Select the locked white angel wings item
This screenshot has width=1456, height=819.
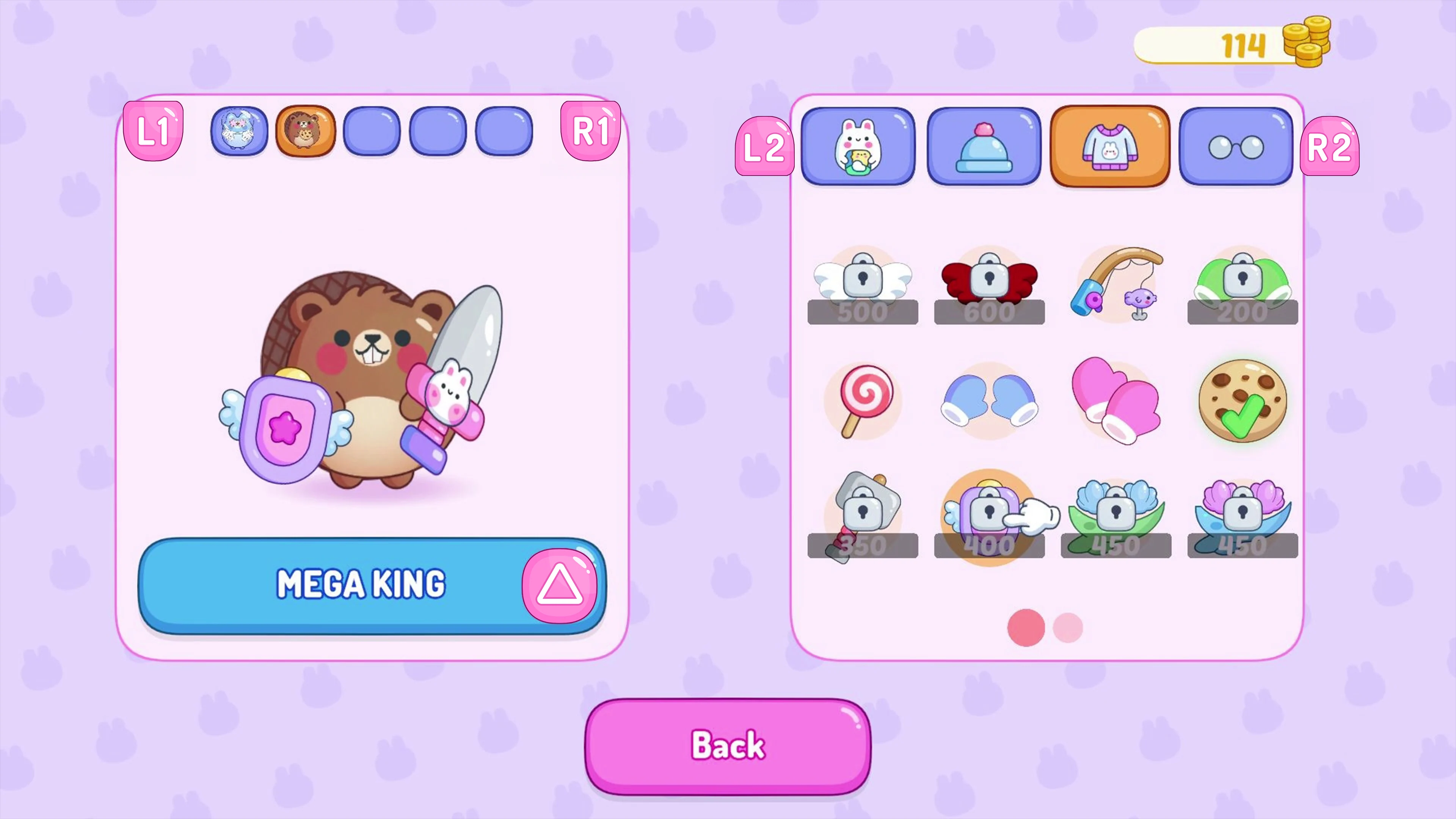863,286
